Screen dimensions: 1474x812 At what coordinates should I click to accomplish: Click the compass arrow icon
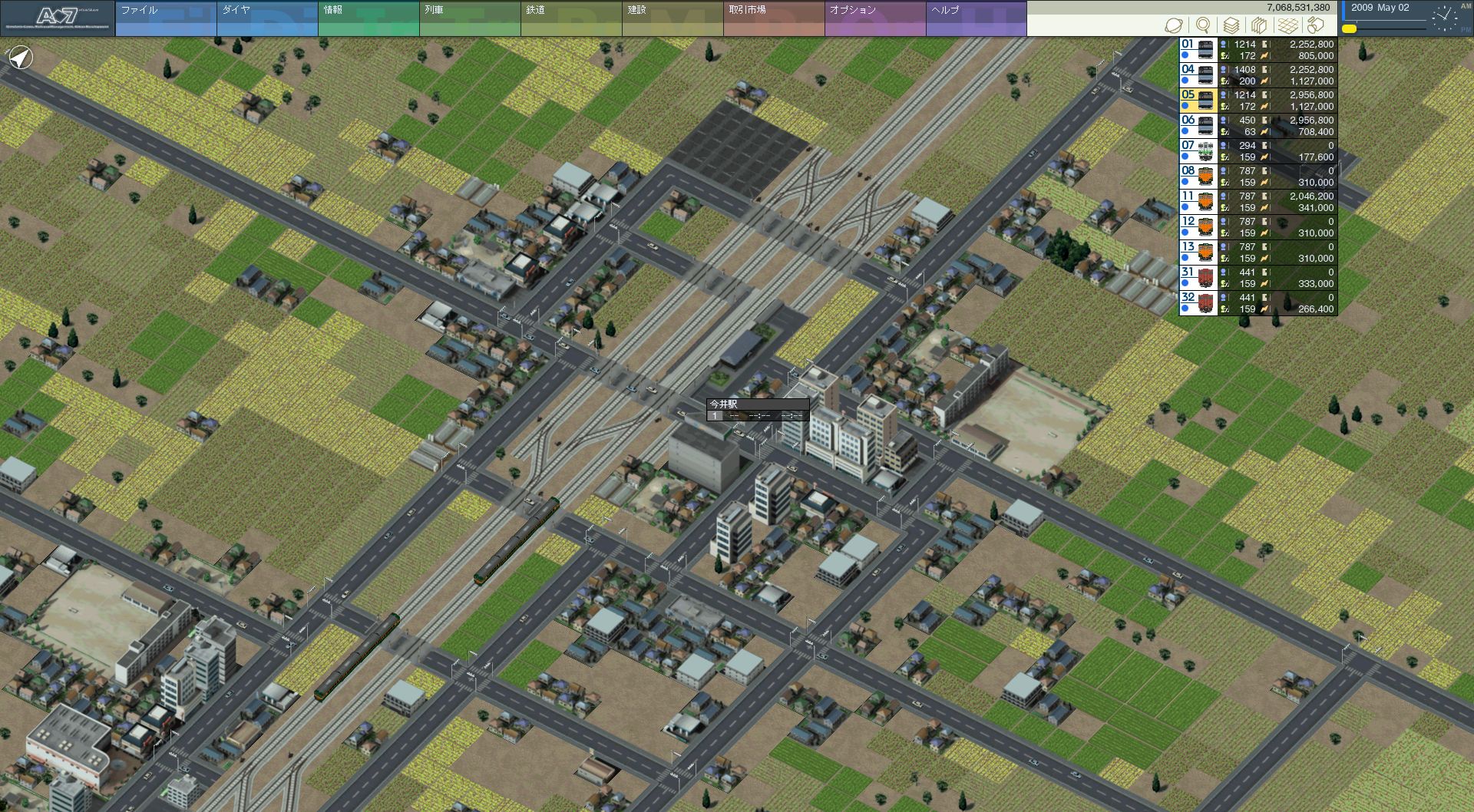point(21,58)
